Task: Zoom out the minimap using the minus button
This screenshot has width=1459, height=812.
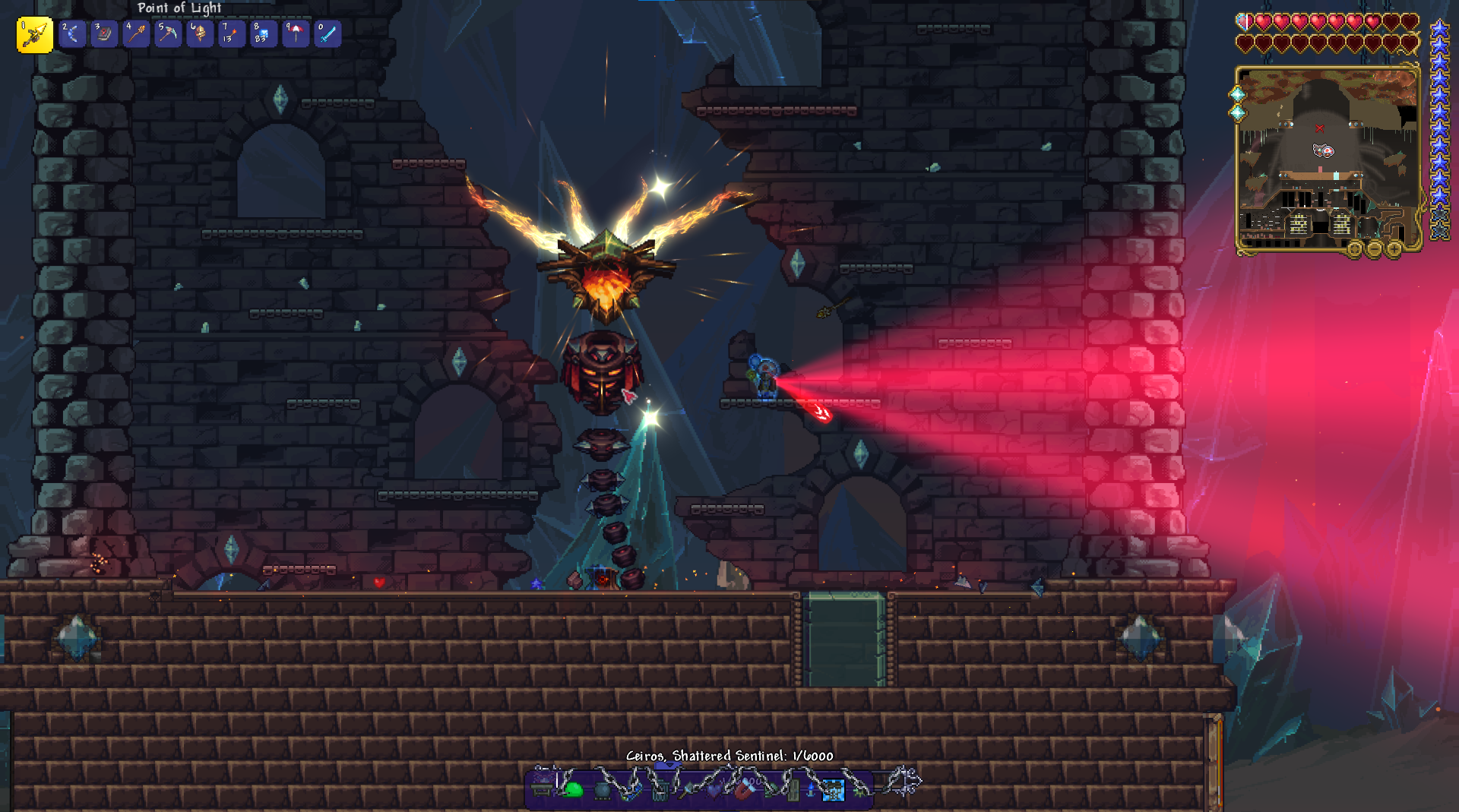Action: pos(1375,250)
